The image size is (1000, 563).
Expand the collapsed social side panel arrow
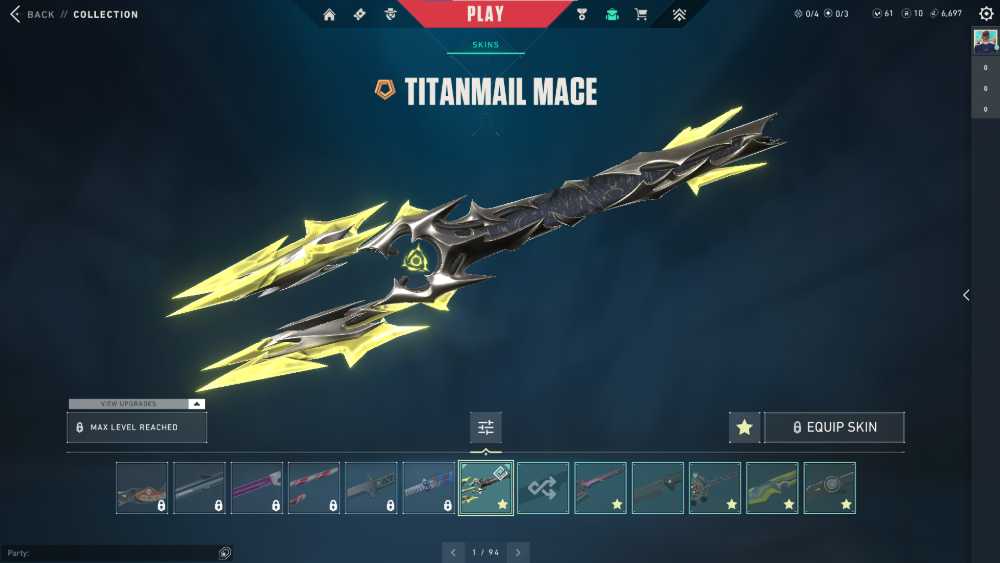[x=965, y=295]
